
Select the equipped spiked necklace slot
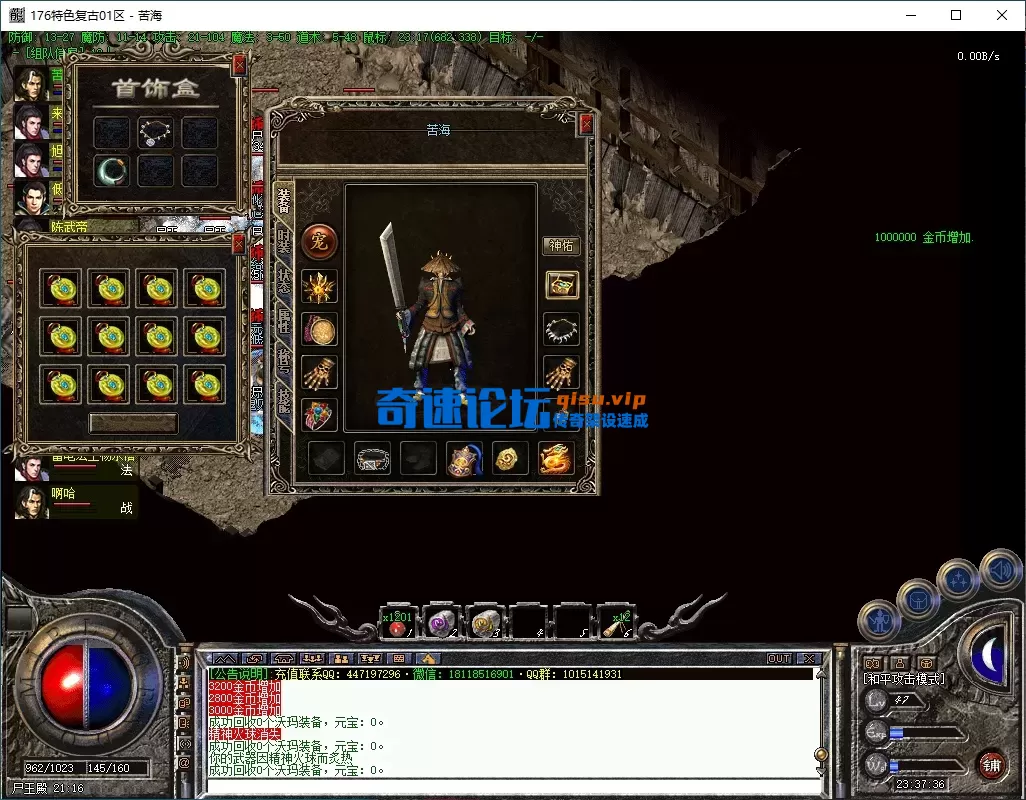[x=561, y=329]
